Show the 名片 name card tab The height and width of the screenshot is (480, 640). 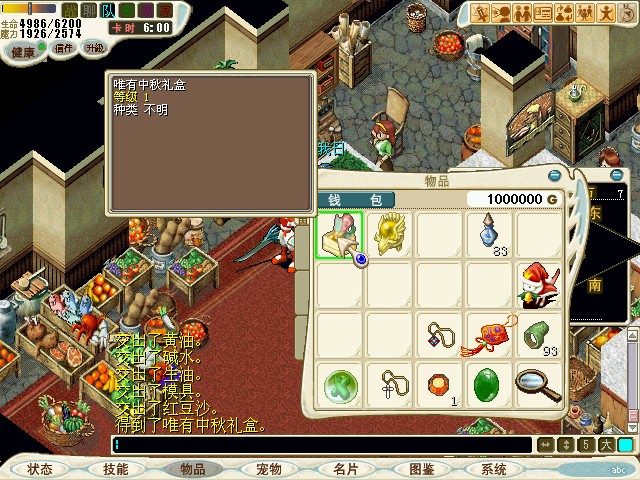click(345, 469)
